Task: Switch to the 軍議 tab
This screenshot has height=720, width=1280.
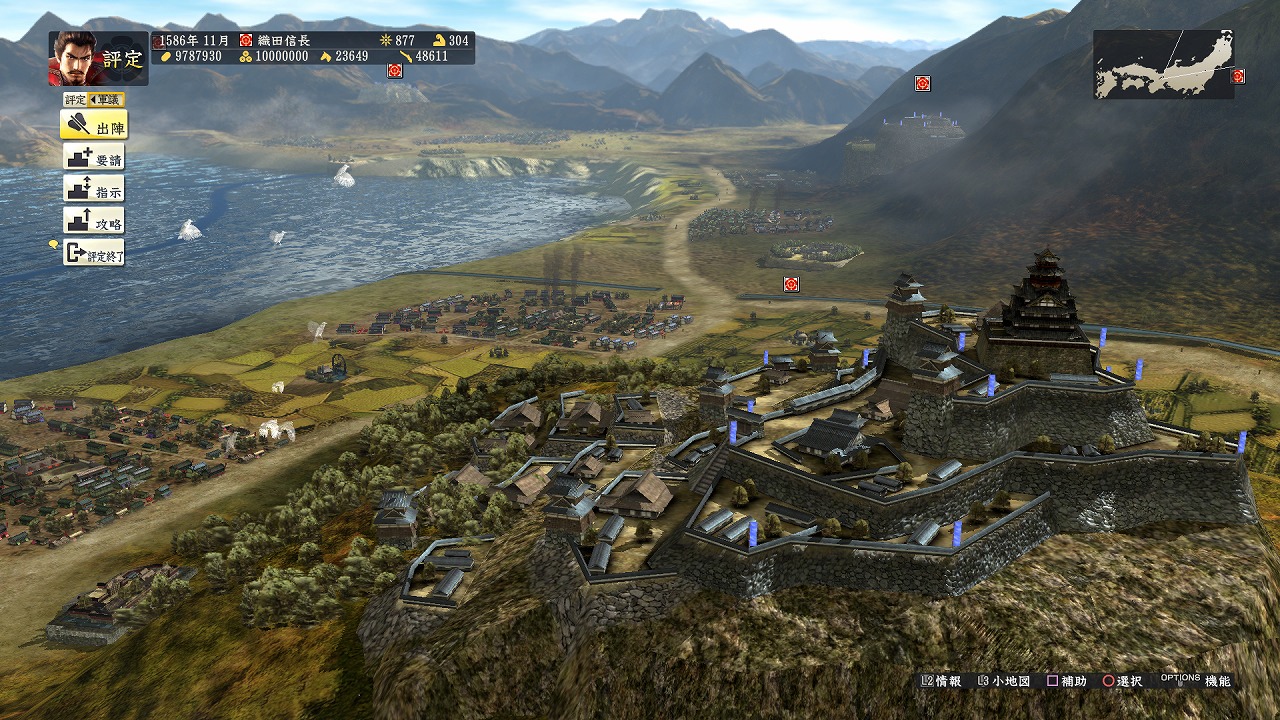Action: click(105, 99)
